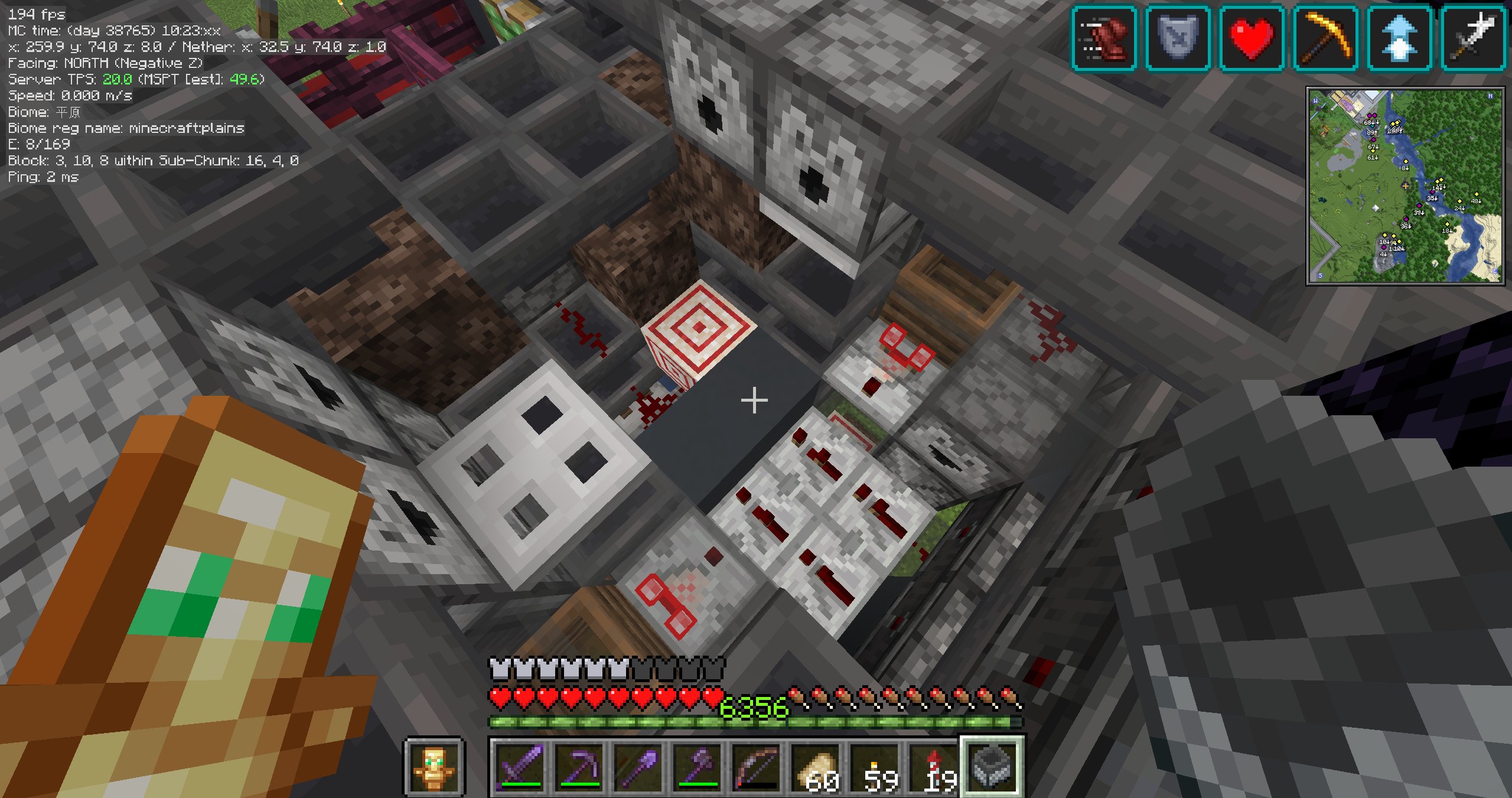Pick the stack of 60 bread
Image resolution: width=1512 pixels, height=798 pixels.
point(814,766)
